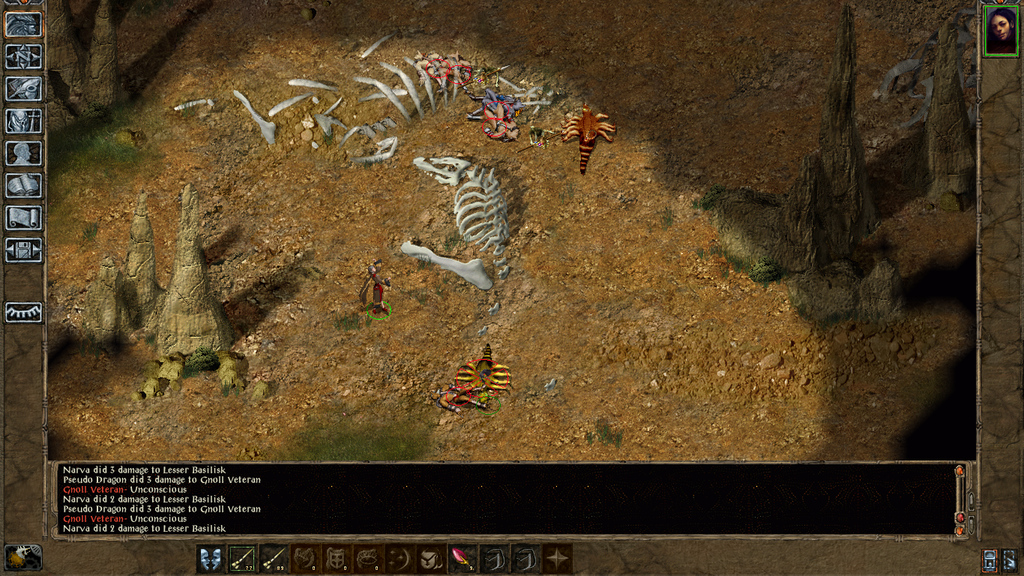Use the pink feather quick item

pyautogui.click(x=463, y=558)
